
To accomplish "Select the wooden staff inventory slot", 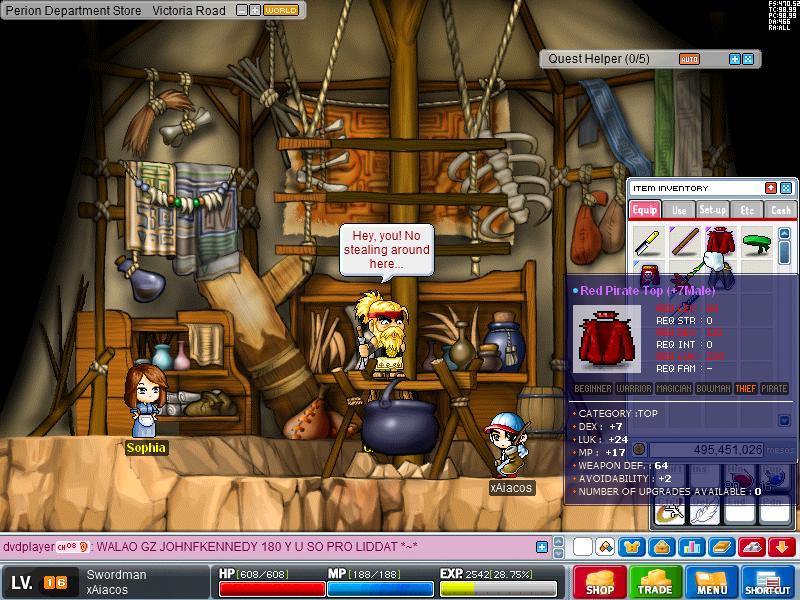I will point(684,242).
